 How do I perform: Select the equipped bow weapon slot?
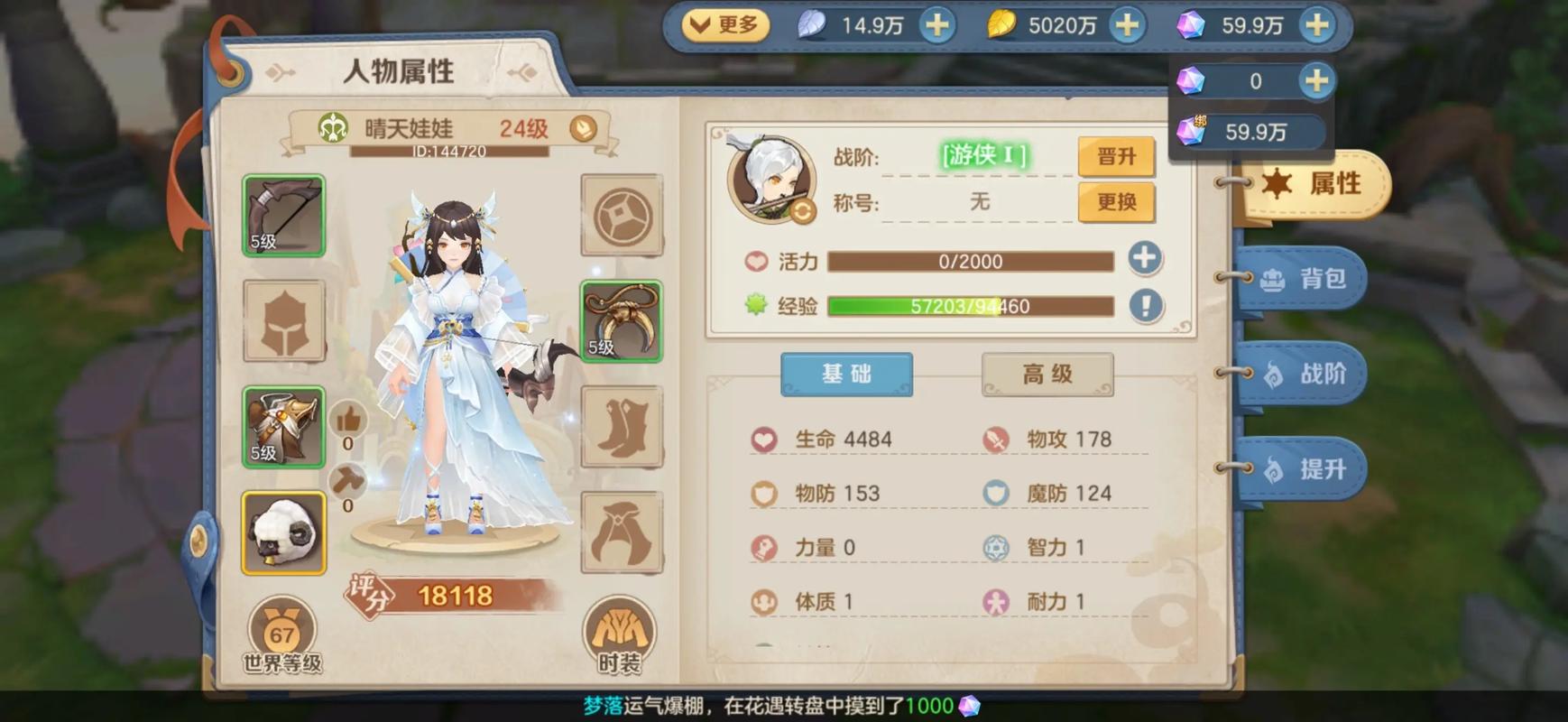pyautogui.click(x=283, y=216)
